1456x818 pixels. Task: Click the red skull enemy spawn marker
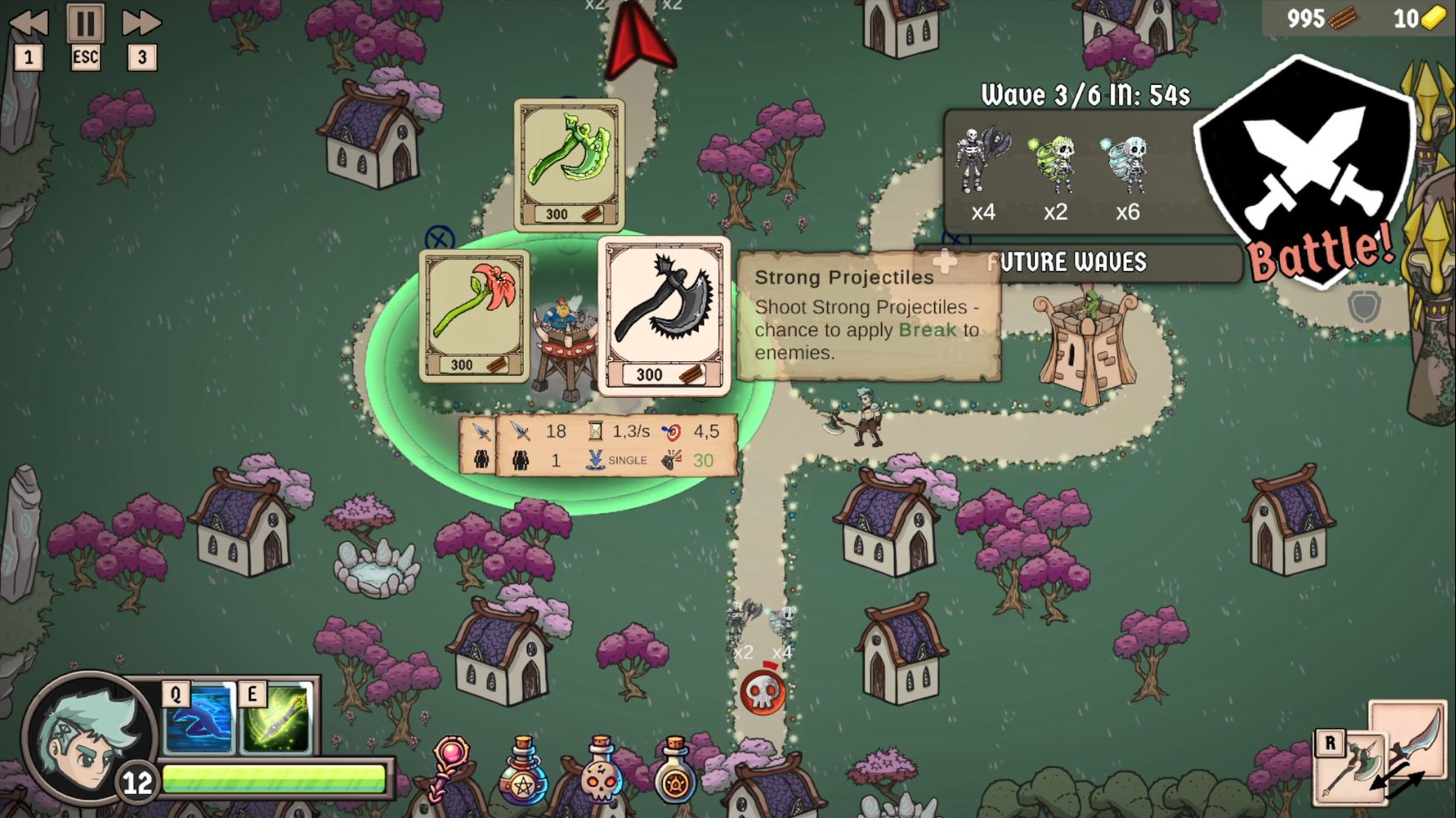click(762, 692)
